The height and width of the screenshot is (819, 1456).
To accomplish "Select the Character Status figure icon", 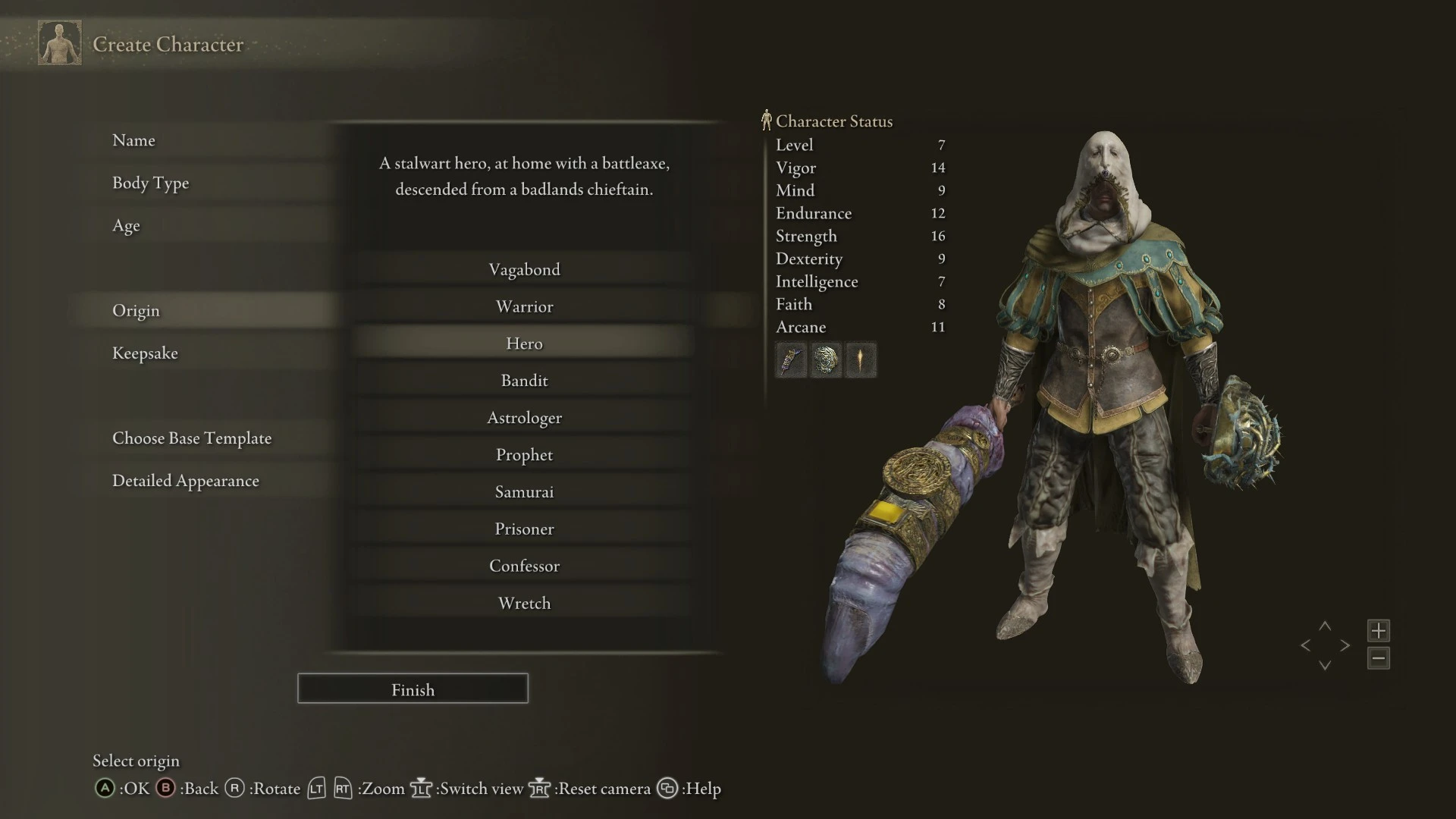I will pyautogui.click(x=767, y=119).
